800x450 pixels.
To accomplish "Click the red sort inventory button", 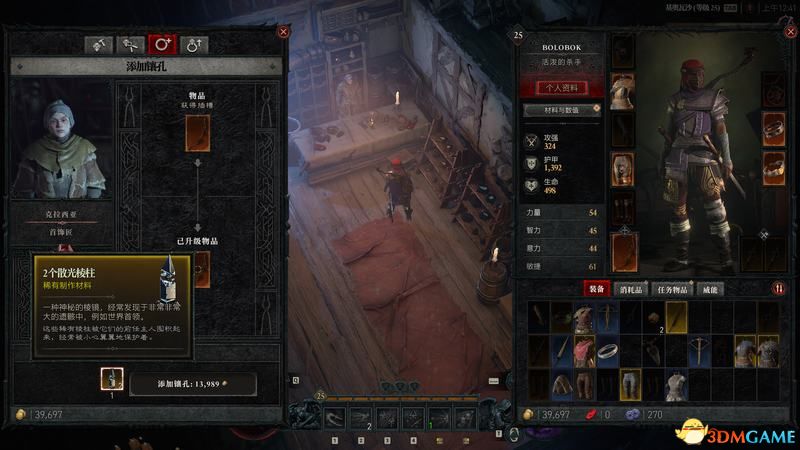I will tap(779, 288).
